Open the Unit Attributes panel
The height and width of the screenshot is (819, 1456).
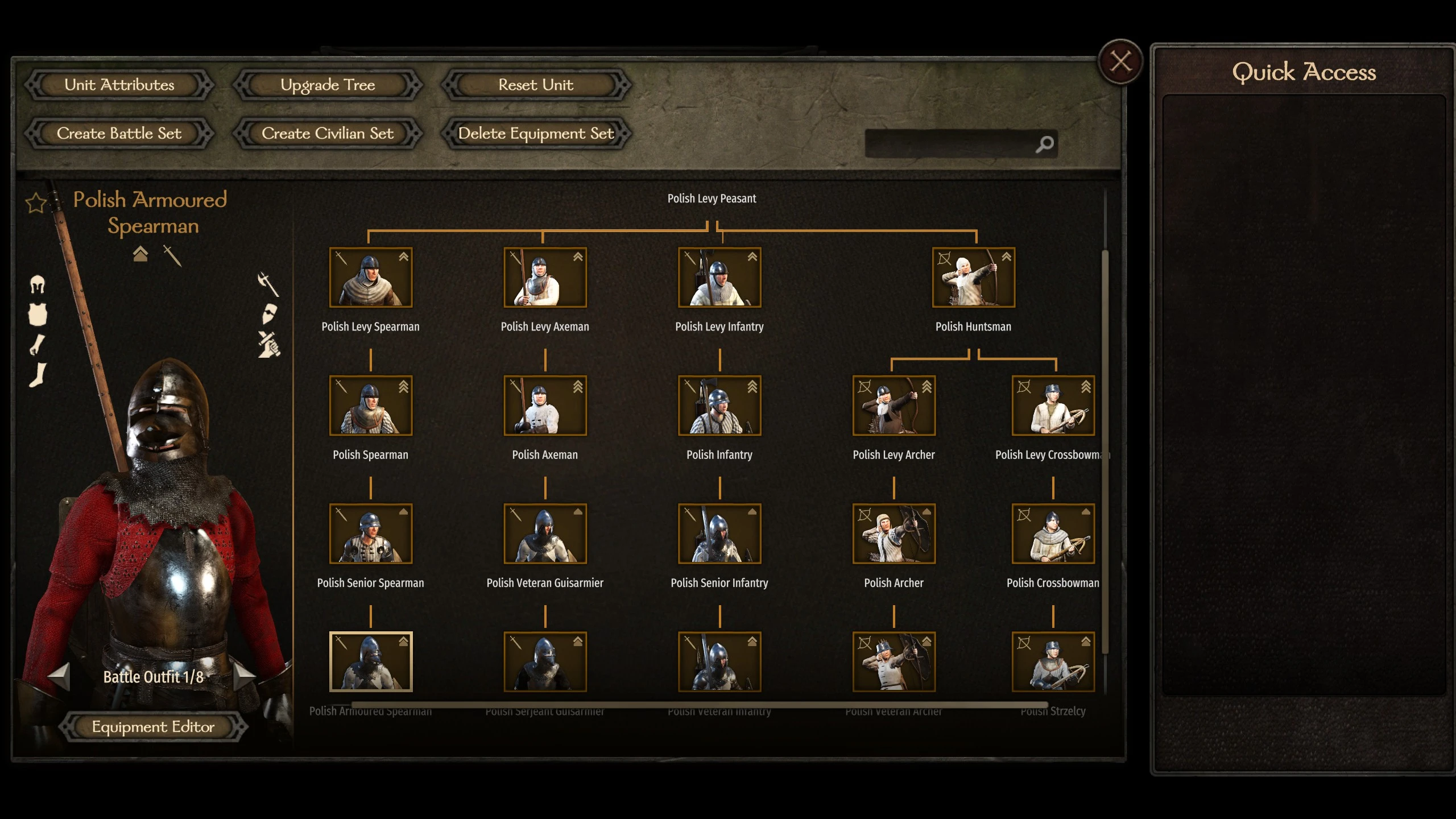pos(119,85)
